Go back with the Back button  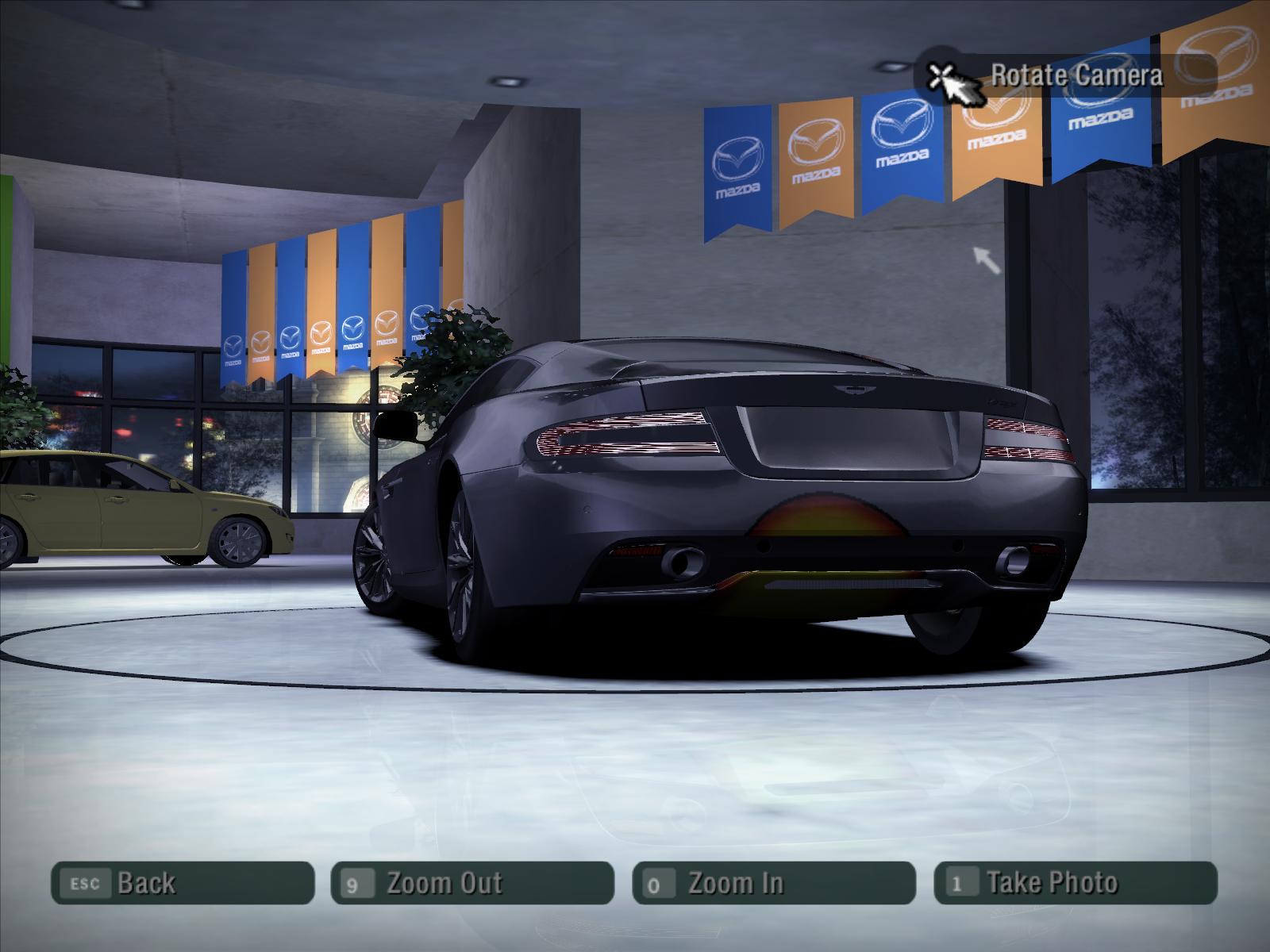[183, 883]
